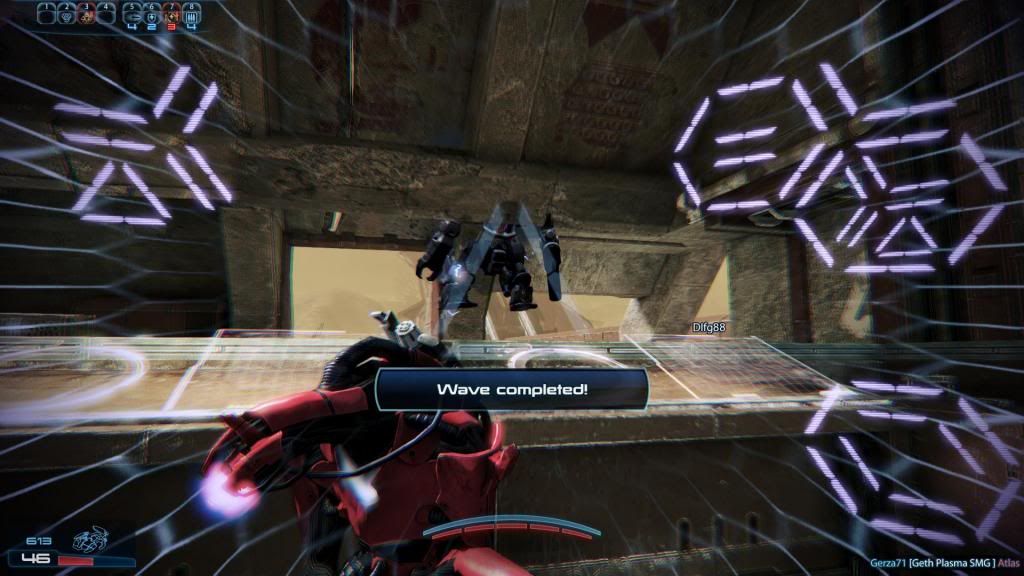1024x576 pixels.
Task: Trigger the red-highlighted power in slot 3
Action: (x=88, y=15)
